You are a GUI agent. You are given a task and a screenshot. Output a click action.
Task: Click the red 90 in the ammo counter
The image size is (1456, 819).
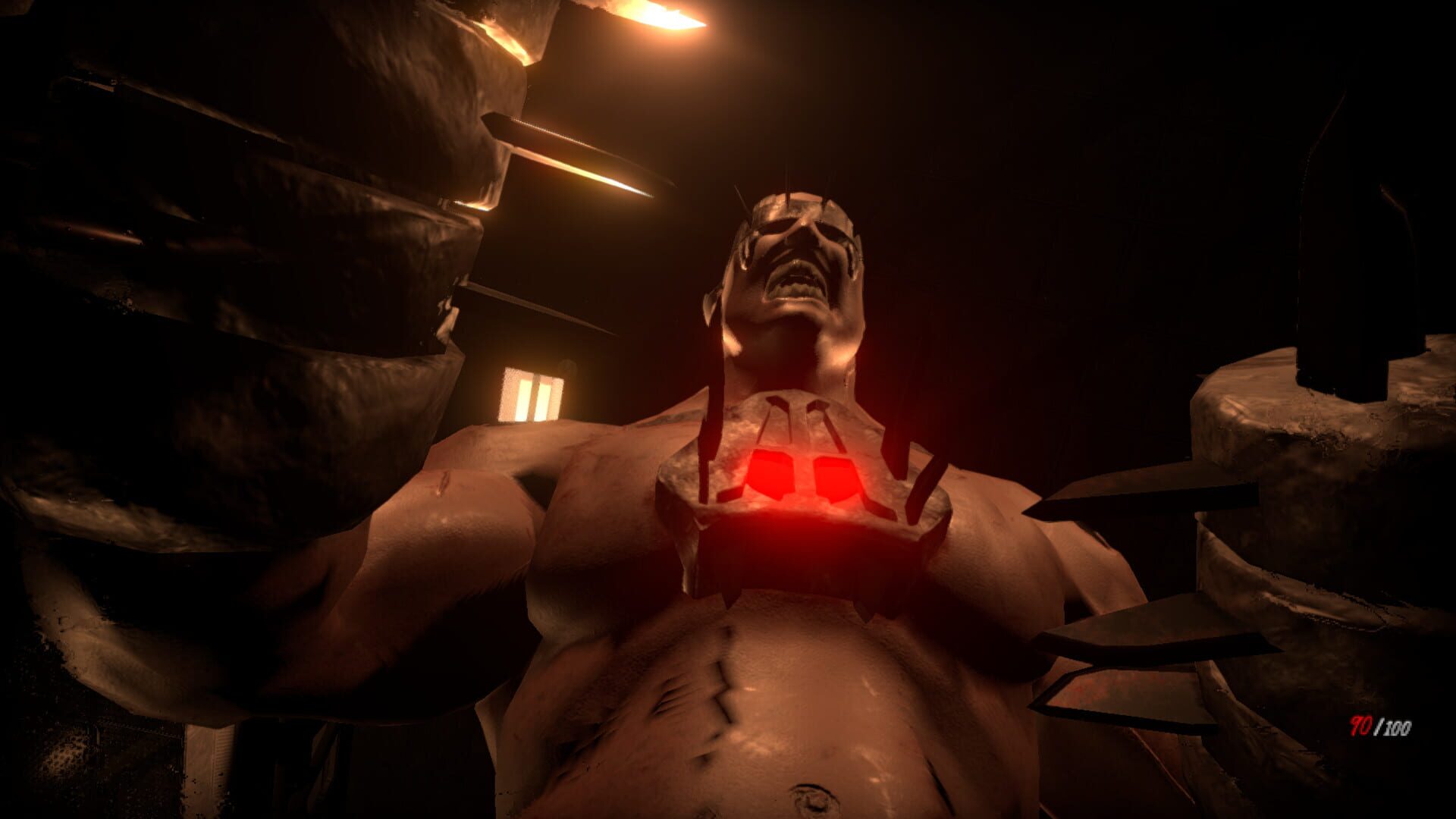tap(1360, 725)
